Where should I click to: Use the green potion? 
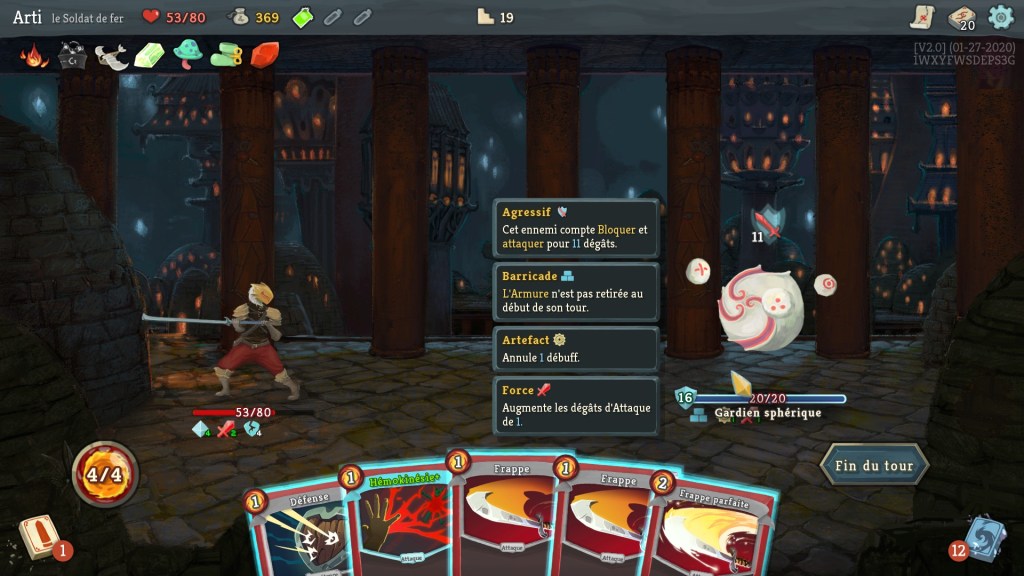pyautogui.click(x=303, y=17)
